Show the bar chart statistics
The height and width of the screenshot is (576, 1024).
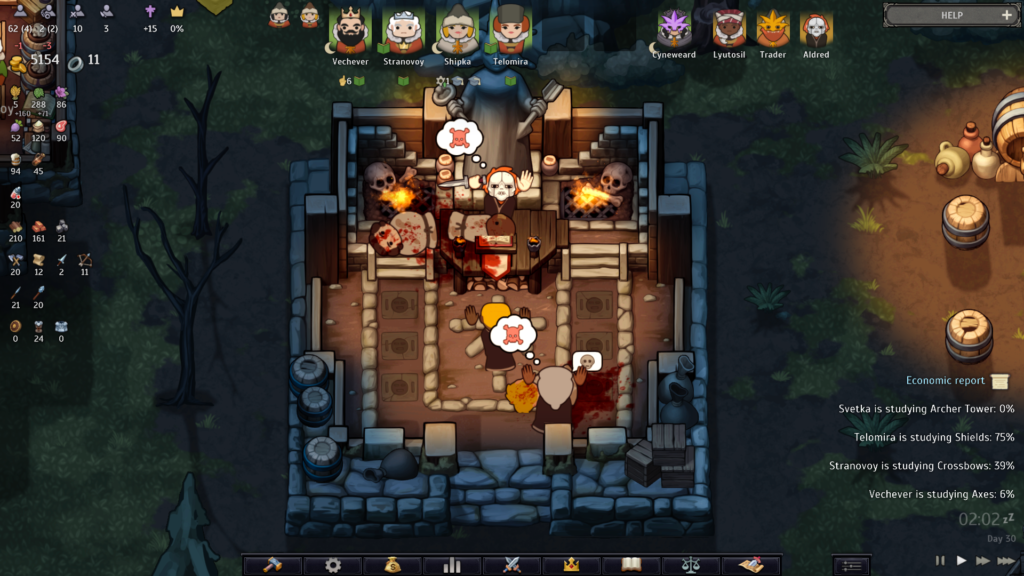pos(452,565)
